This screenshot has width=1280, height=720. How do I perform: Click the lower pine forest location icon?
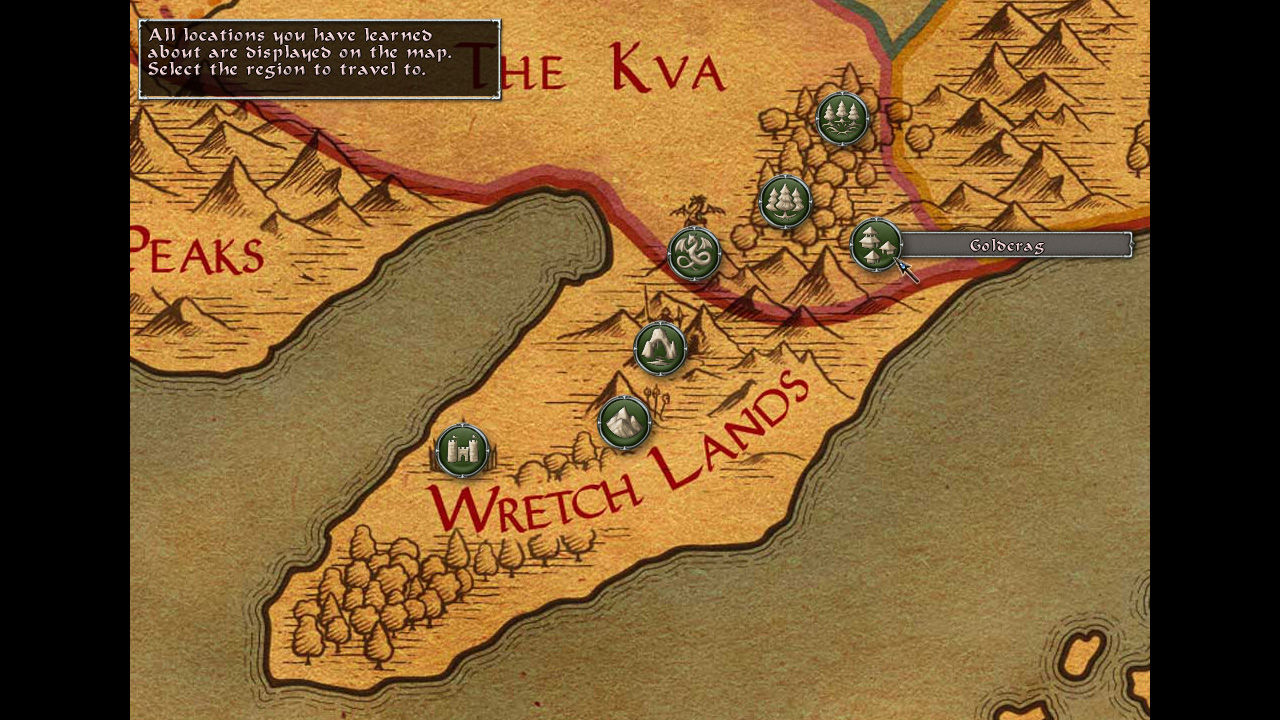click(785, 200)
